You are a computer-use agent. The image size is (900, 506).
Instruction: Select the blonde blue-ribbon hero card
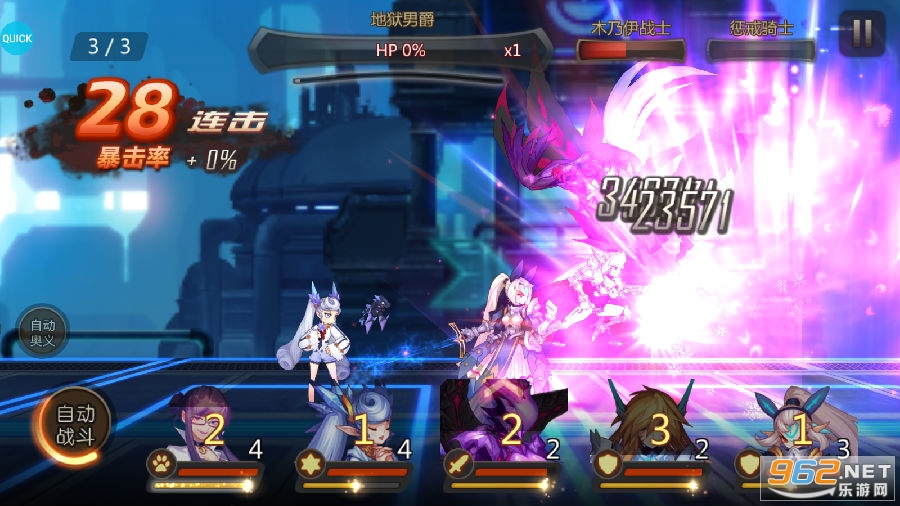800,432
